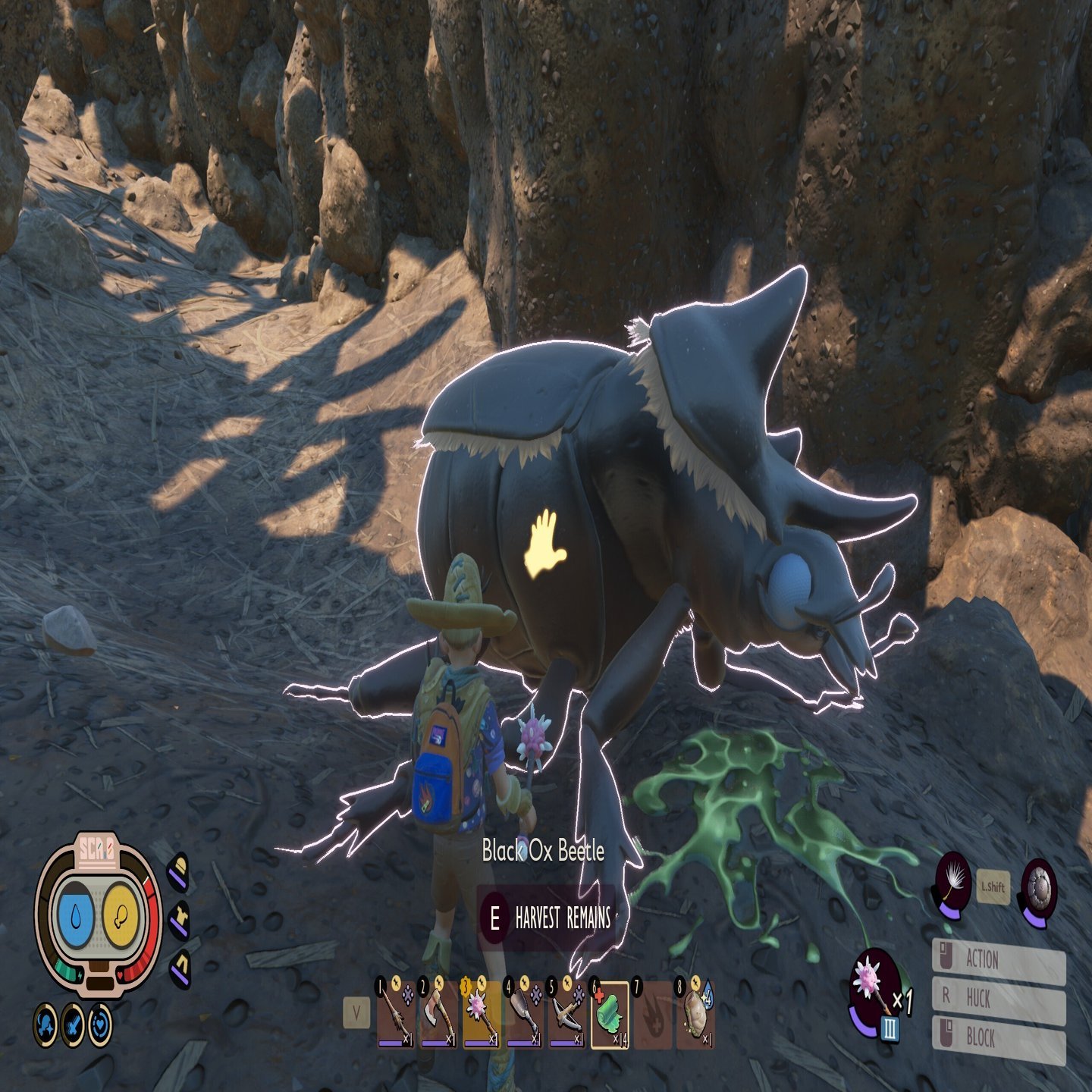The height and width of the screenshot is (1092, 1092).
Task: Select the canteen in hotbar slot 8
Action: [695, 1015]
